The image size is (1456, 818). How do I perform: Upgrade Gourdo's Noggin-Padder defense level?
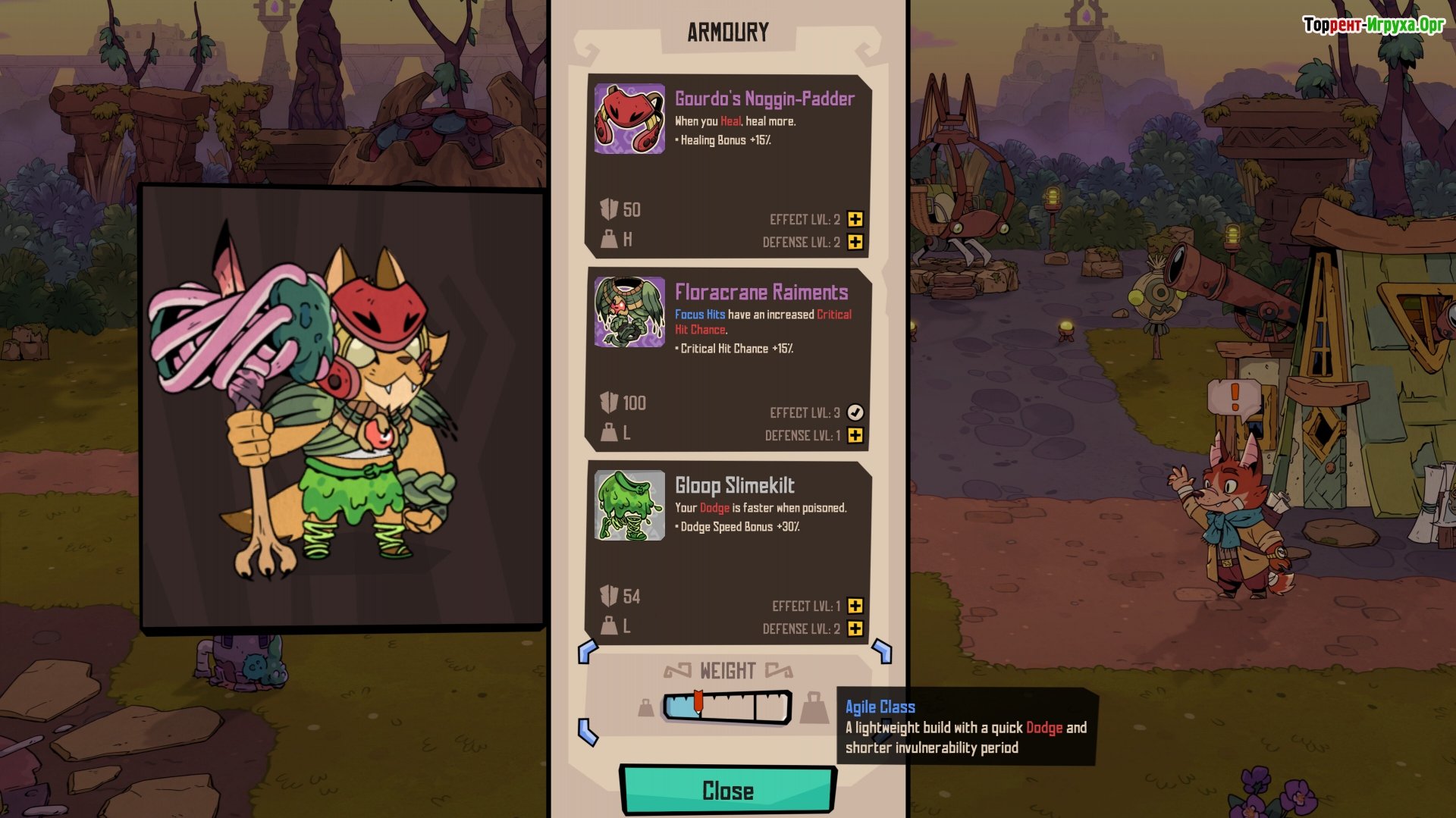click(x=855, y=242)
